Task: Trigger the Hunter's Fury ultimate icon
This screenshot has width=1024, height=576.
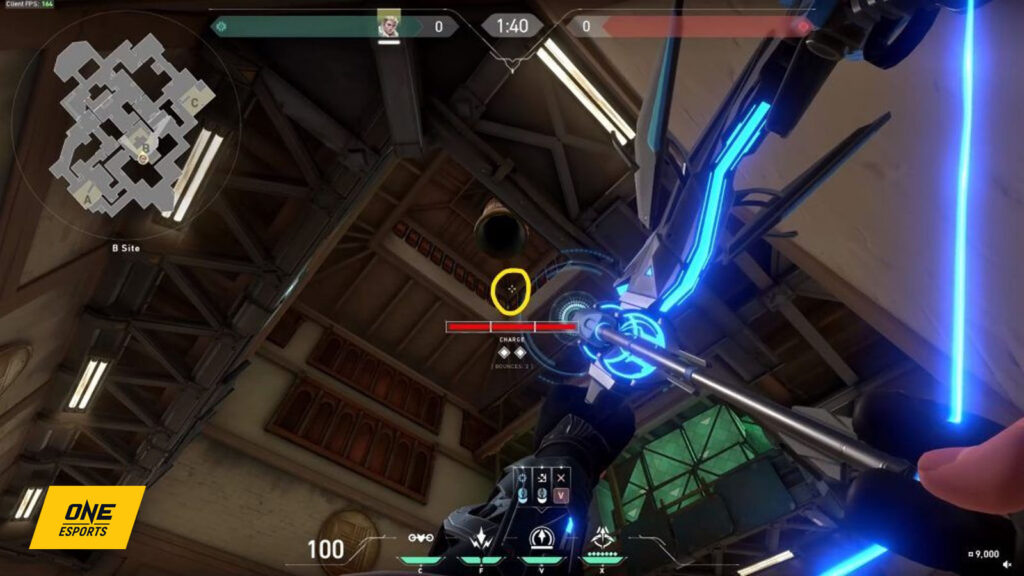Action: pyautogui.click(x=604, y=540)
